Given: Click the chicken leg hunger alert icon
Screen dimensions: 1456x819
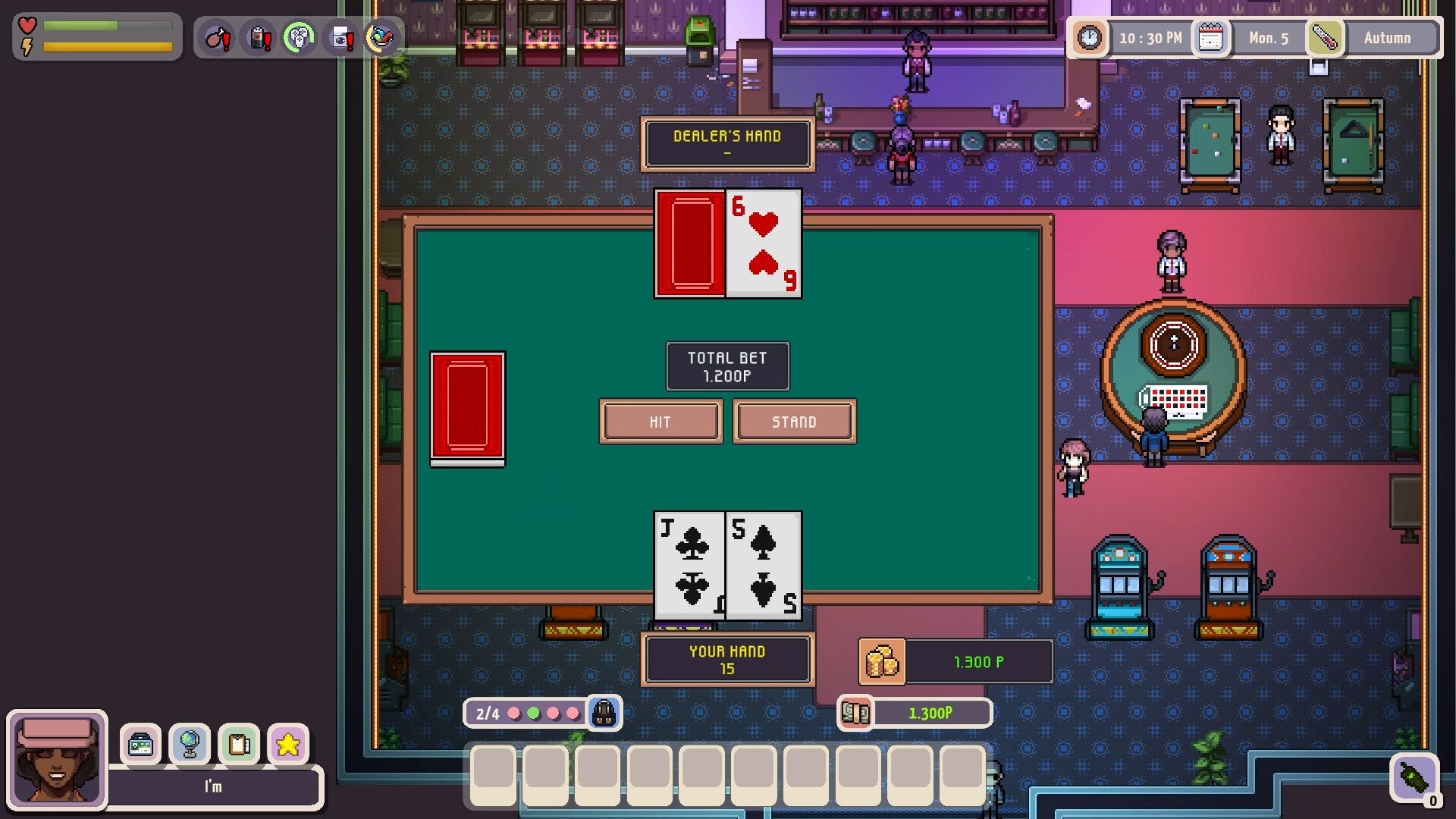Looking at the screenshot, I should (220, 36).
